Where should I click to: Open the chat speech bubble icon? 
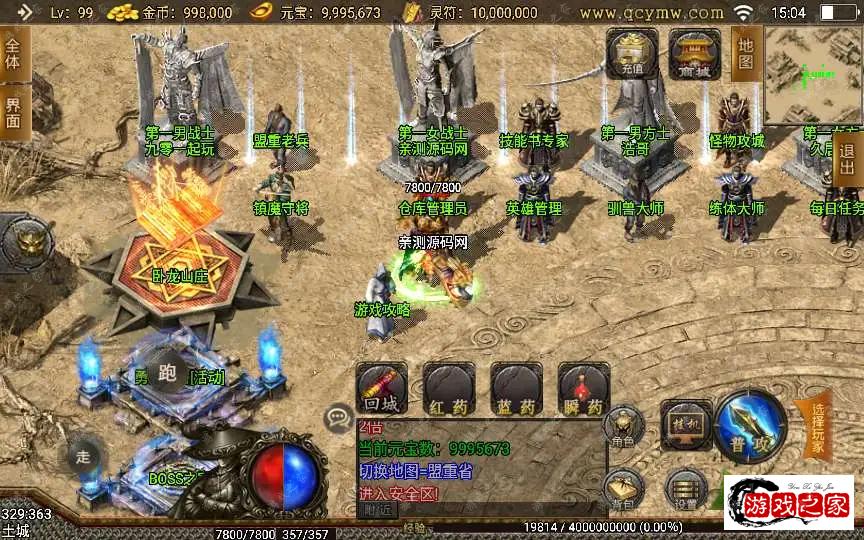pyautogui.click(x=339, y=417)
